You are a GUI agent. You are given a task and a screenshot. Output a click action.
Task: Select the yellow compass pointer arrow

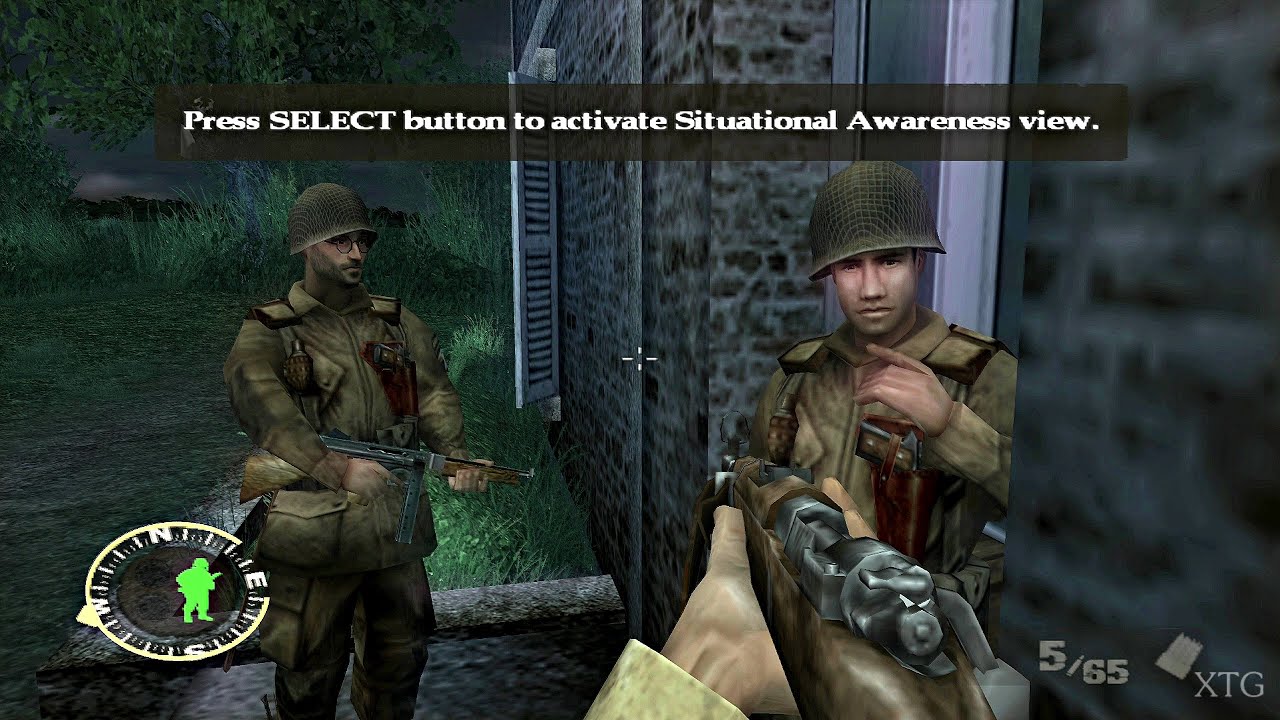[88, 614]
